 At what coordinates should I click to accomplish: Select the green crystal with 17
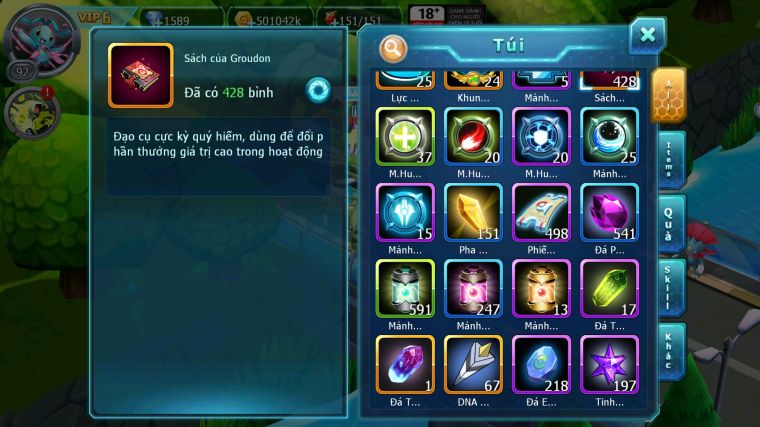click(609, 288)
